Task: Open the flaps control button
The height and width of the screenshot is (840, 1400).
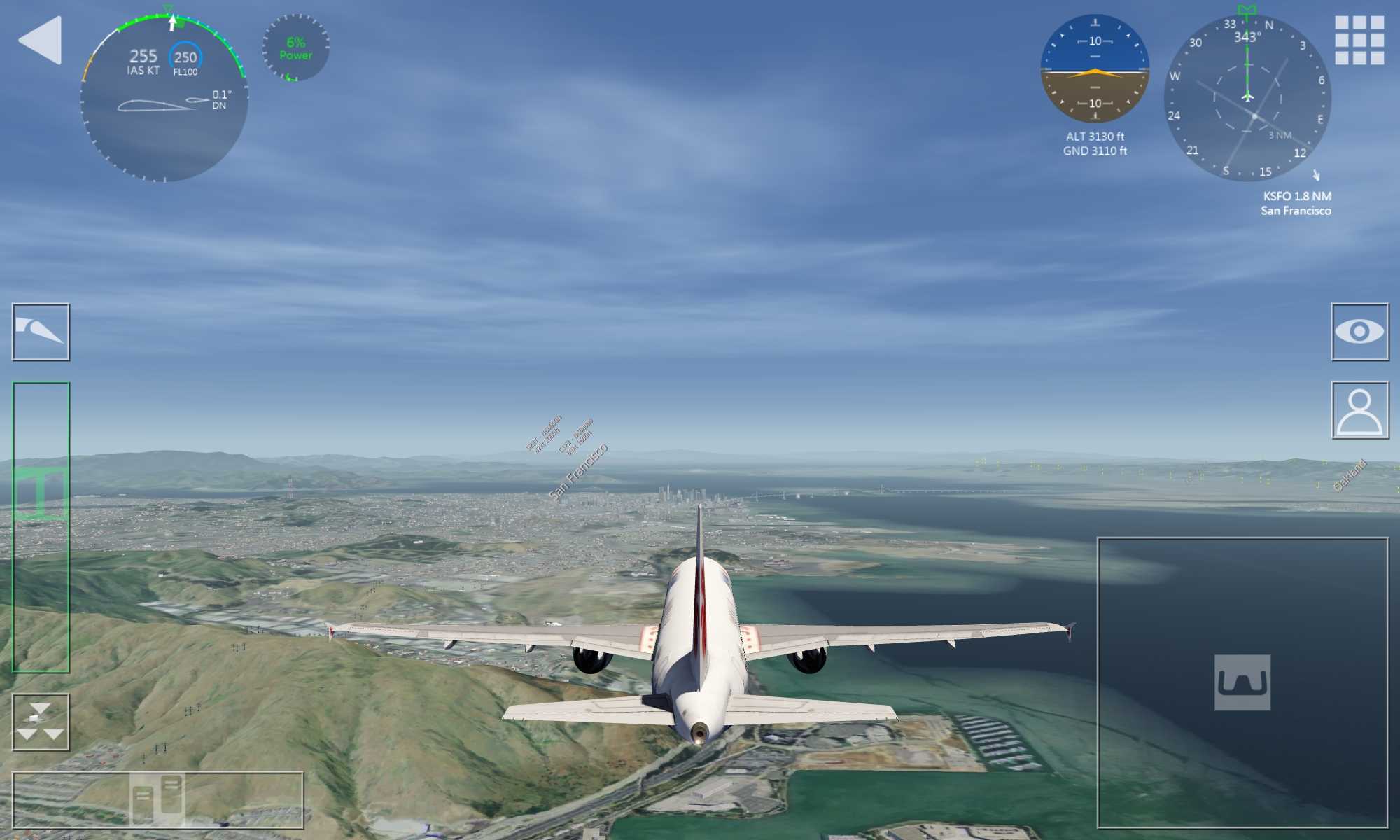Action: [41, 332]
